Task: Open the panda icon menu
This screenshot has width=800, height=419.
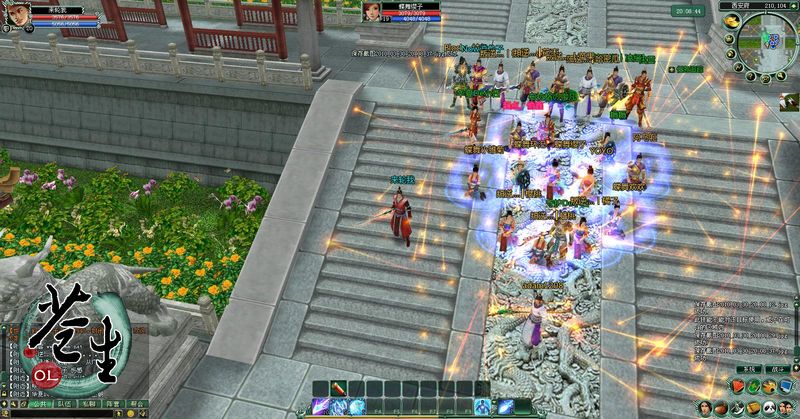Action: (x=768, y=406)
